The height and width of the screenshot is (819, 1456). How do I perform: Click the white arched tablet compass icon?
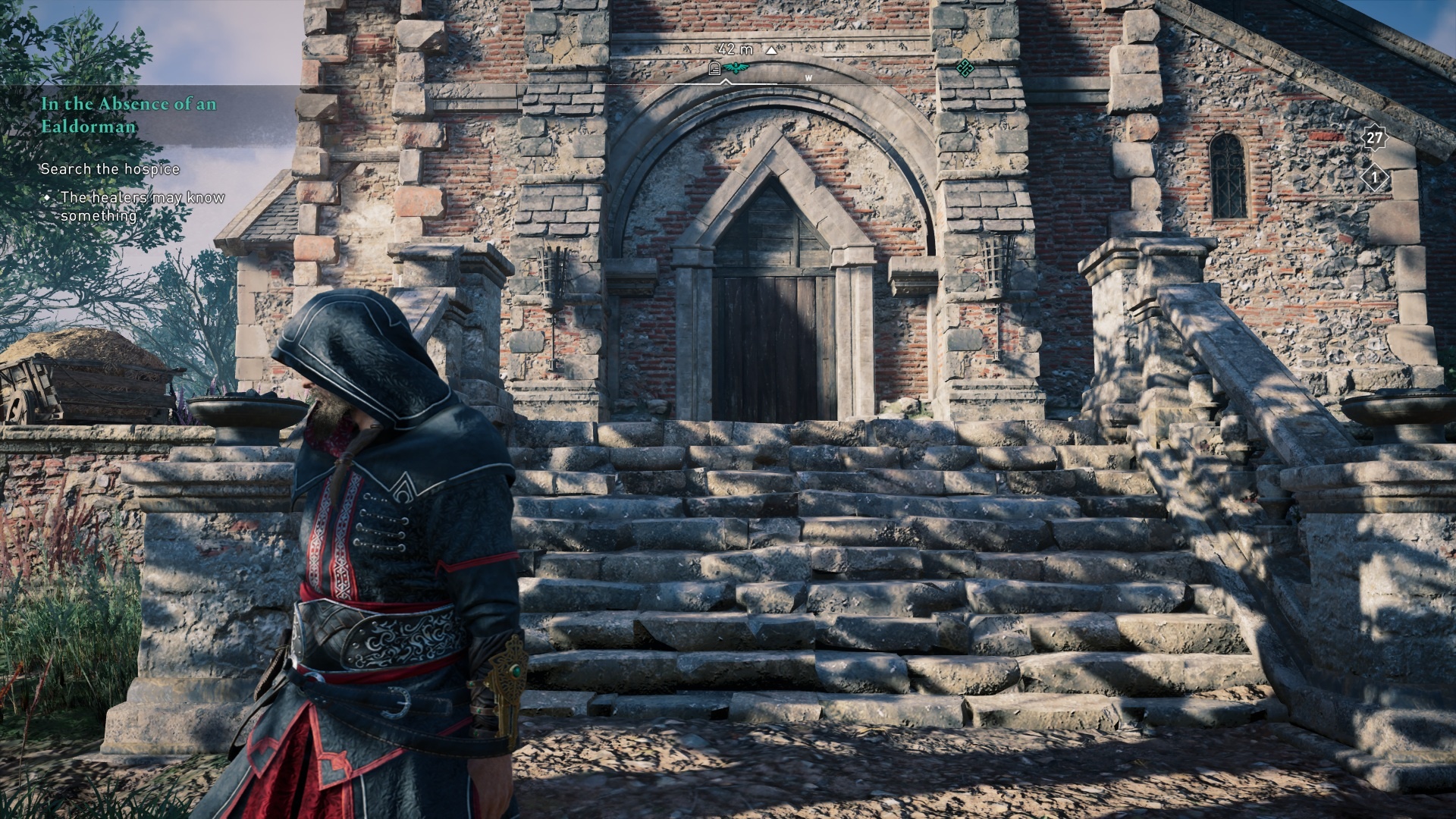714,70
